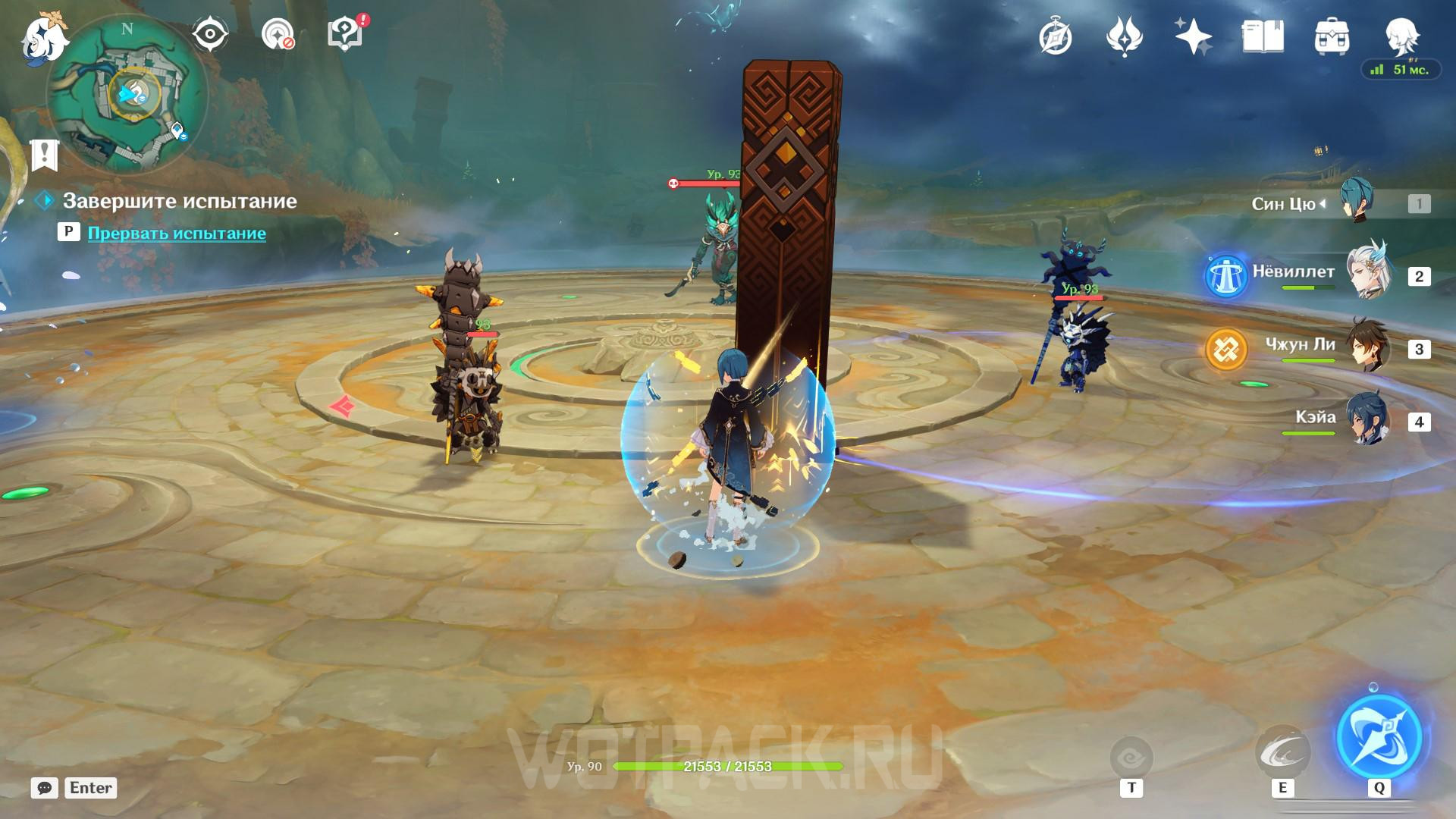Open the Paimon menu icon
1456x819 pixels.
pyautogui.click(x=44, y=38)
